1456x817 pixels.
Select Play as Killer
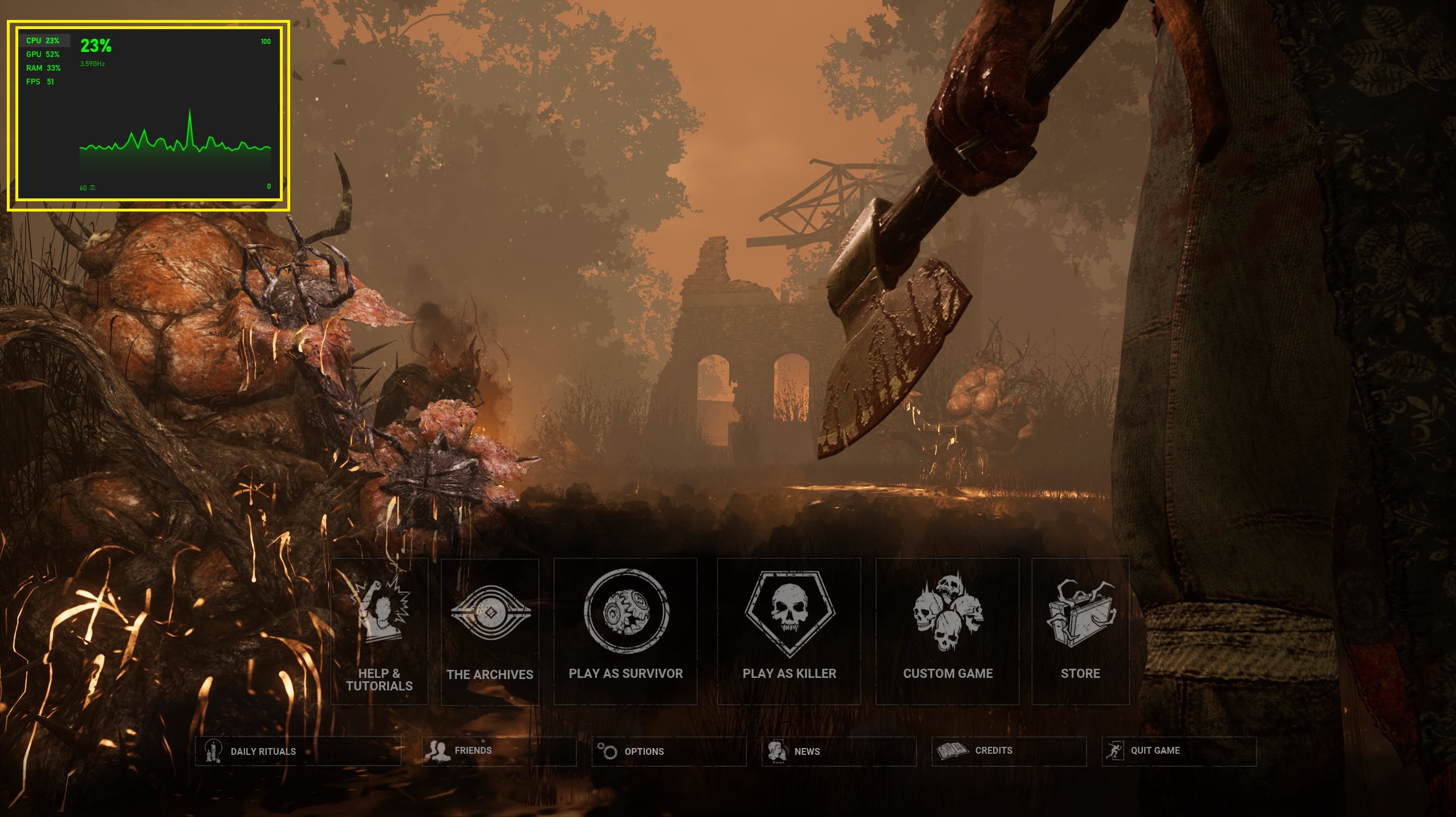pos(789,631)
